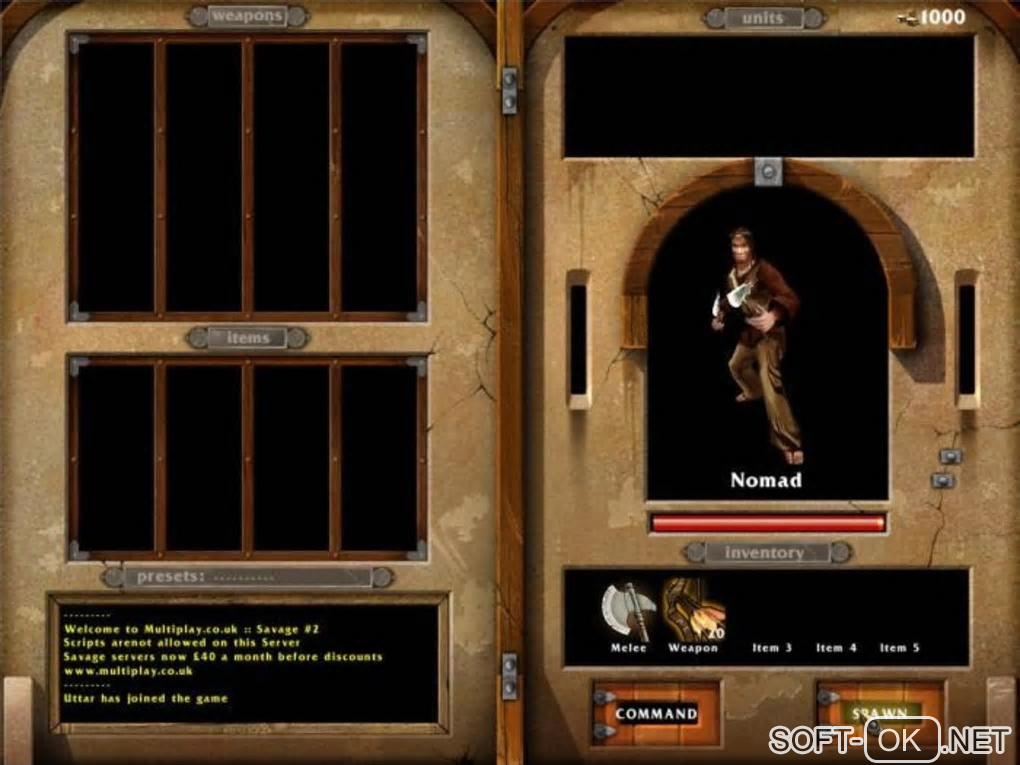Hit the SPAWN button
Screen dimensions: 1020x765
coord(879,712)
